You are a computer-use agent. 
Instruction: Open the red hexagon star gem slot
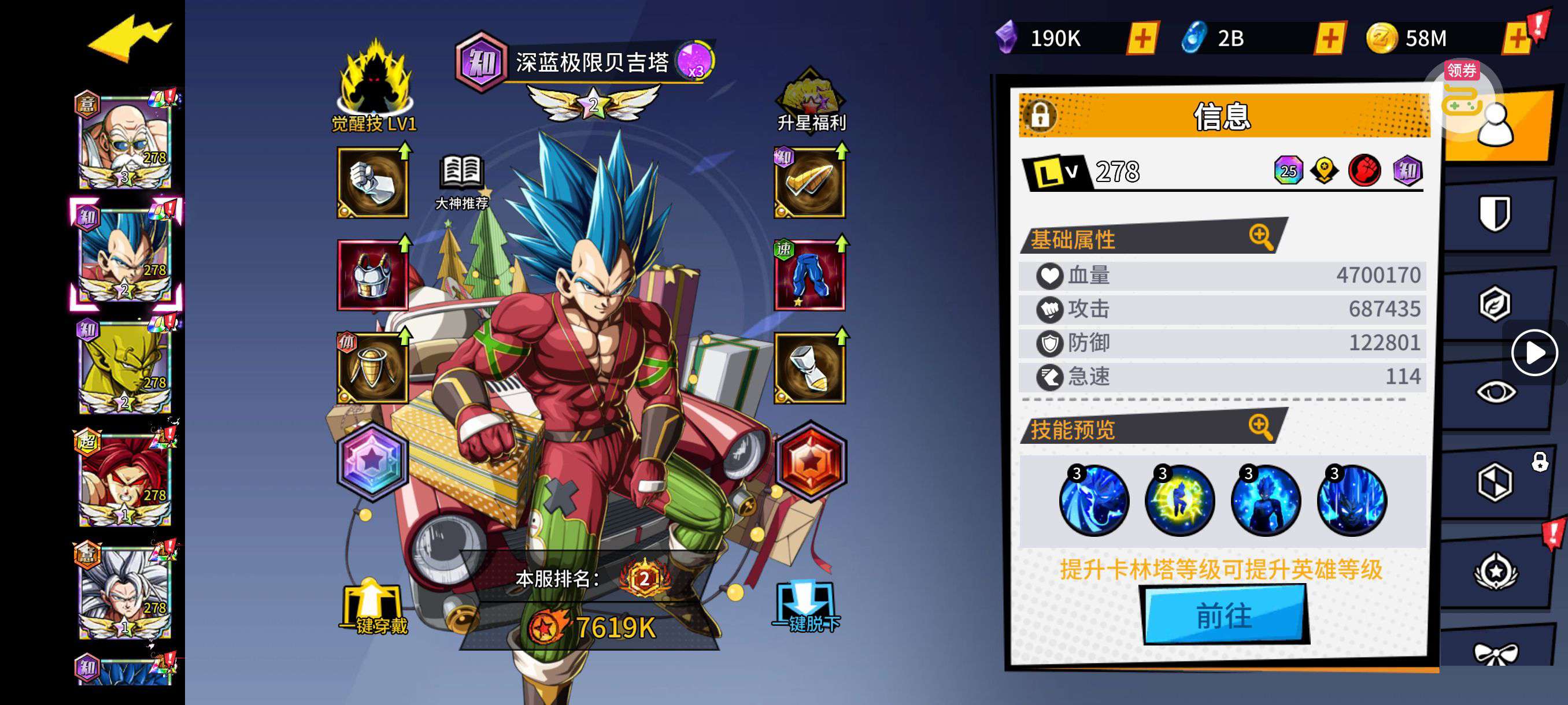[x=810, y=462]
